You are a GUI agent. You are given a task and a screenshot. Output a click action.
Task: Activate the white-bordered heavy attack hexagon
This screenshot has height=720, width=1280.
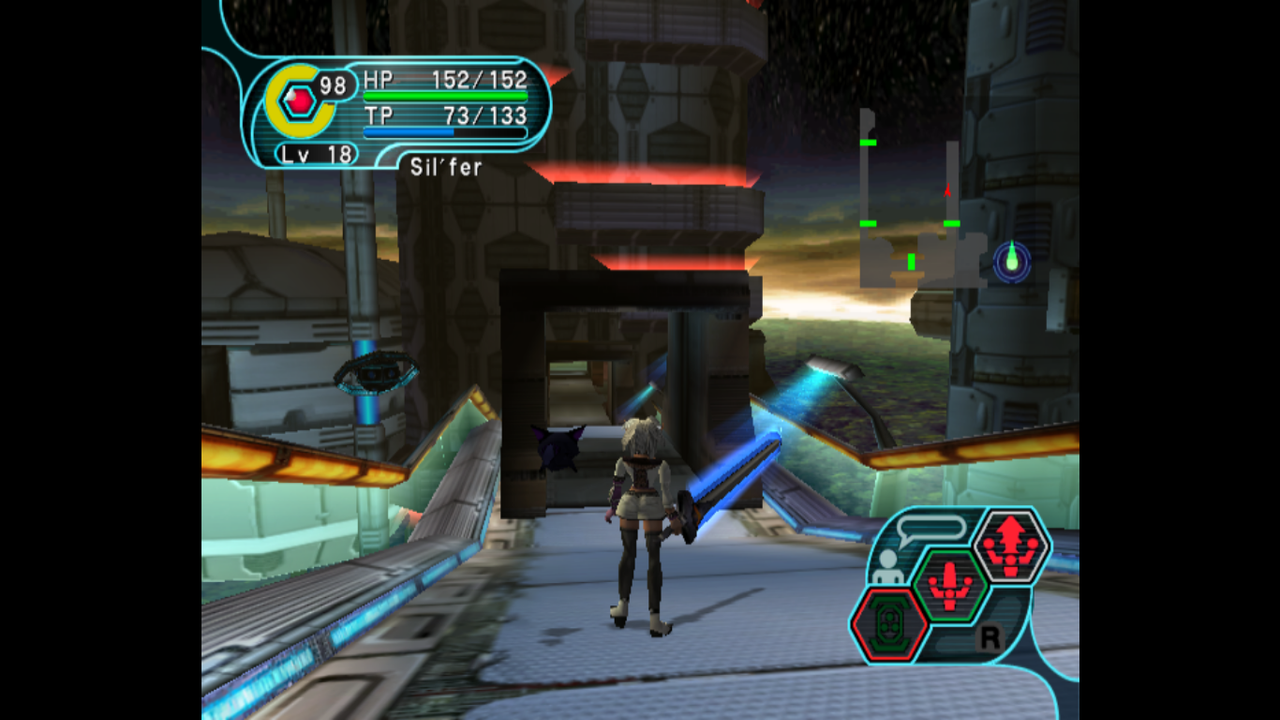pyautogui.click(x=1010, y=546)
